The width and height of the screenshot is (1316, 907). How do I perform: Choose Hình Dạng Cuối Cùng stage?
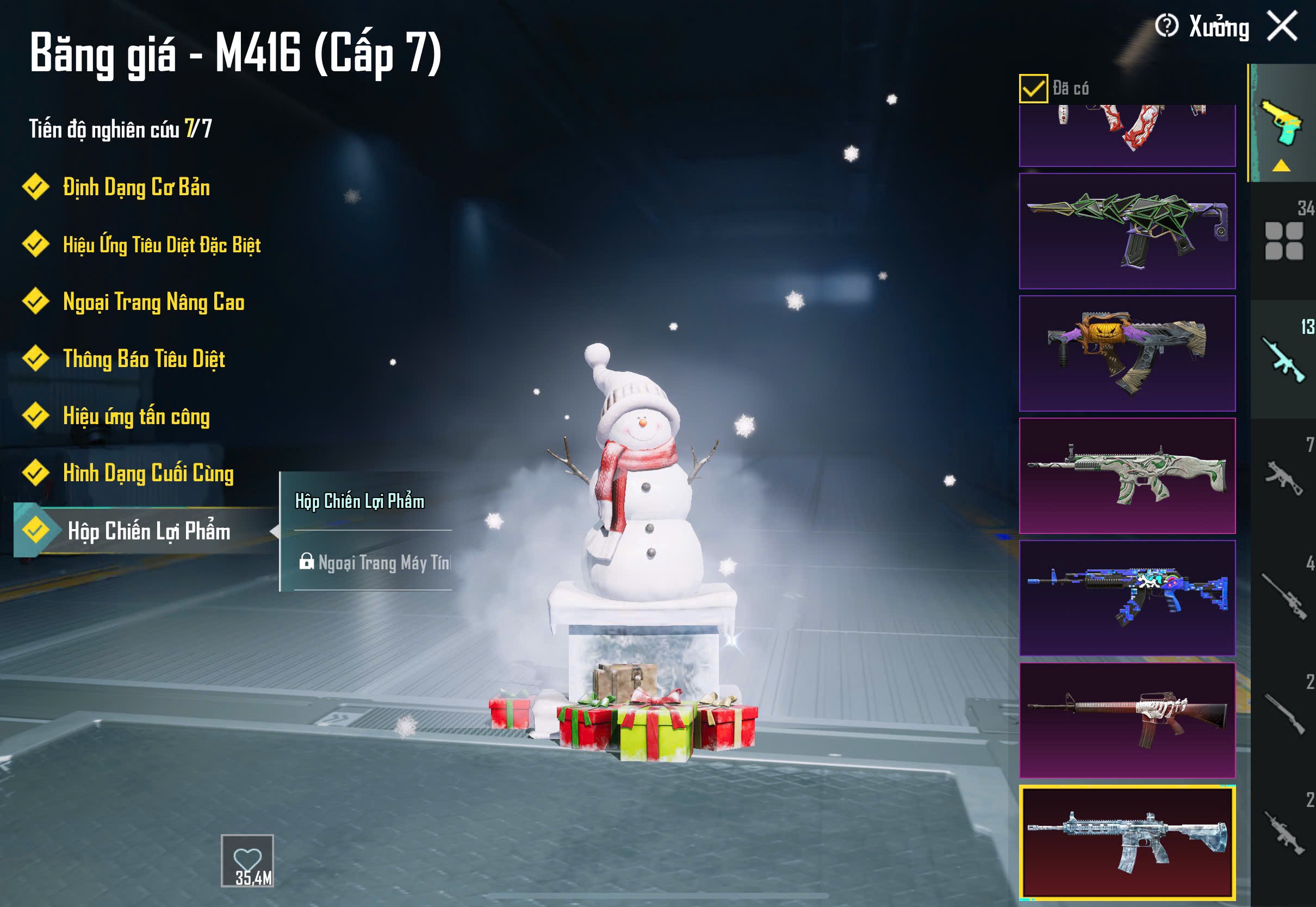tap(148, 474)
